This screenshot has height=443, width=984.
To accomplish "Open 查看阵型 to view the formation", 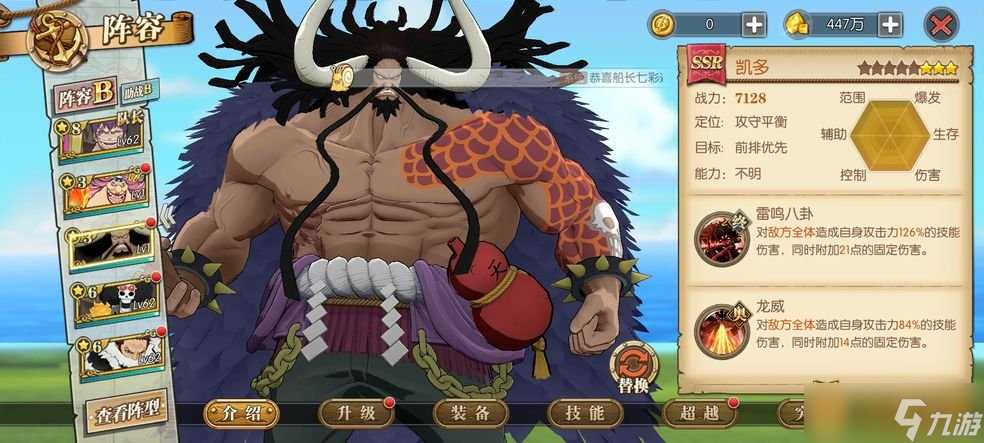I will (125, 411).
